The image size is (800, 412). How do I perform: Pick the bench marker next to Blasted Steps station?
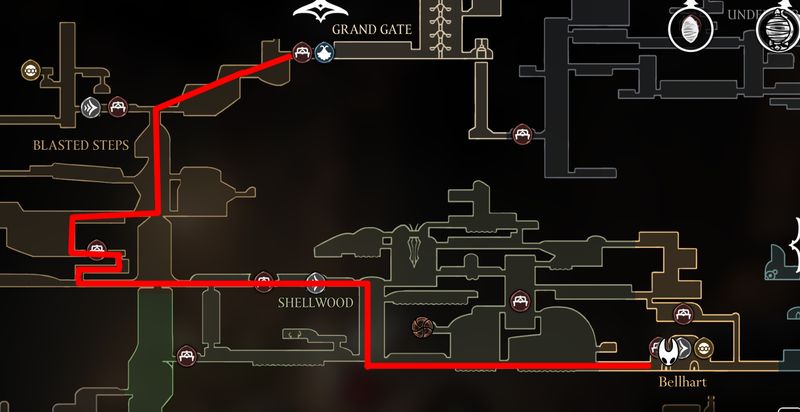(x=117, y=105)
